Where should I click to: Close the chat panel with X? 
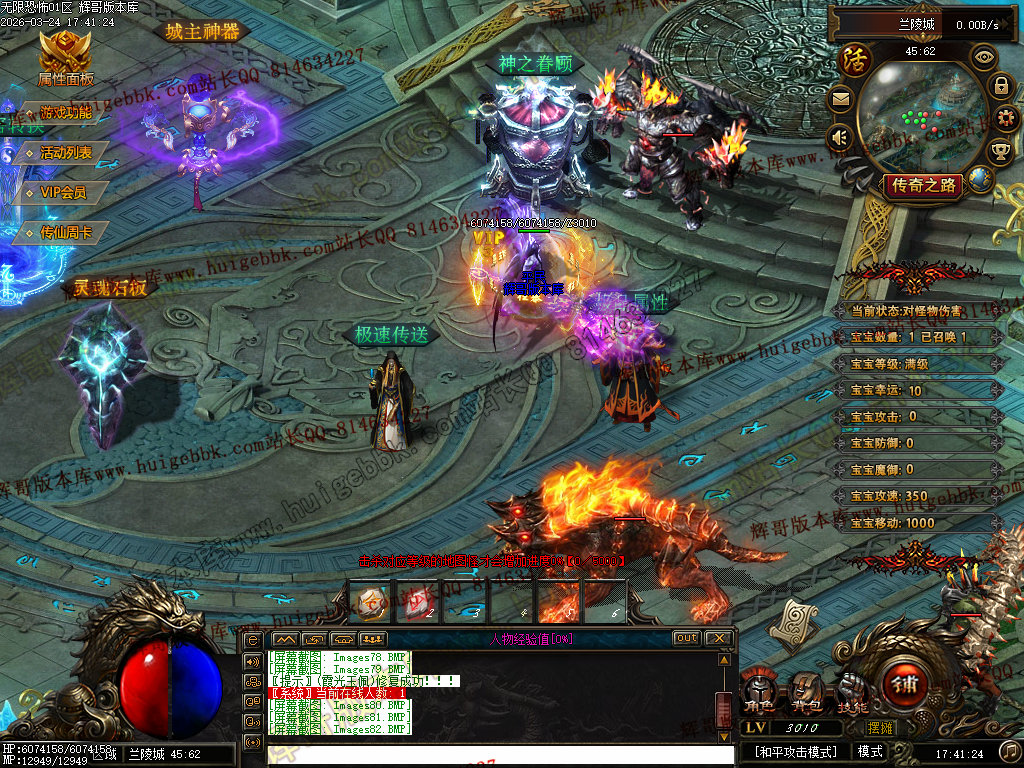click(719, 638)
